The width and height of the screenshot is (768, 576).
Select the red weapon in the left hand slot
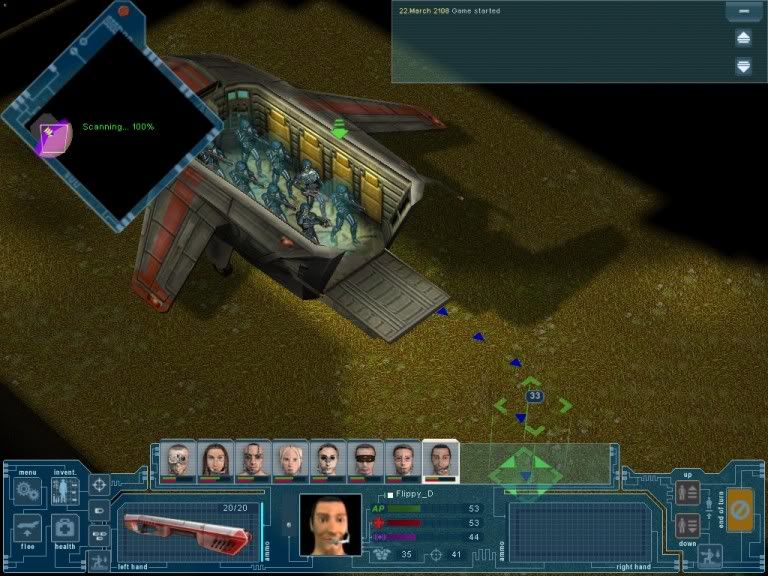[x=185, y=528]
